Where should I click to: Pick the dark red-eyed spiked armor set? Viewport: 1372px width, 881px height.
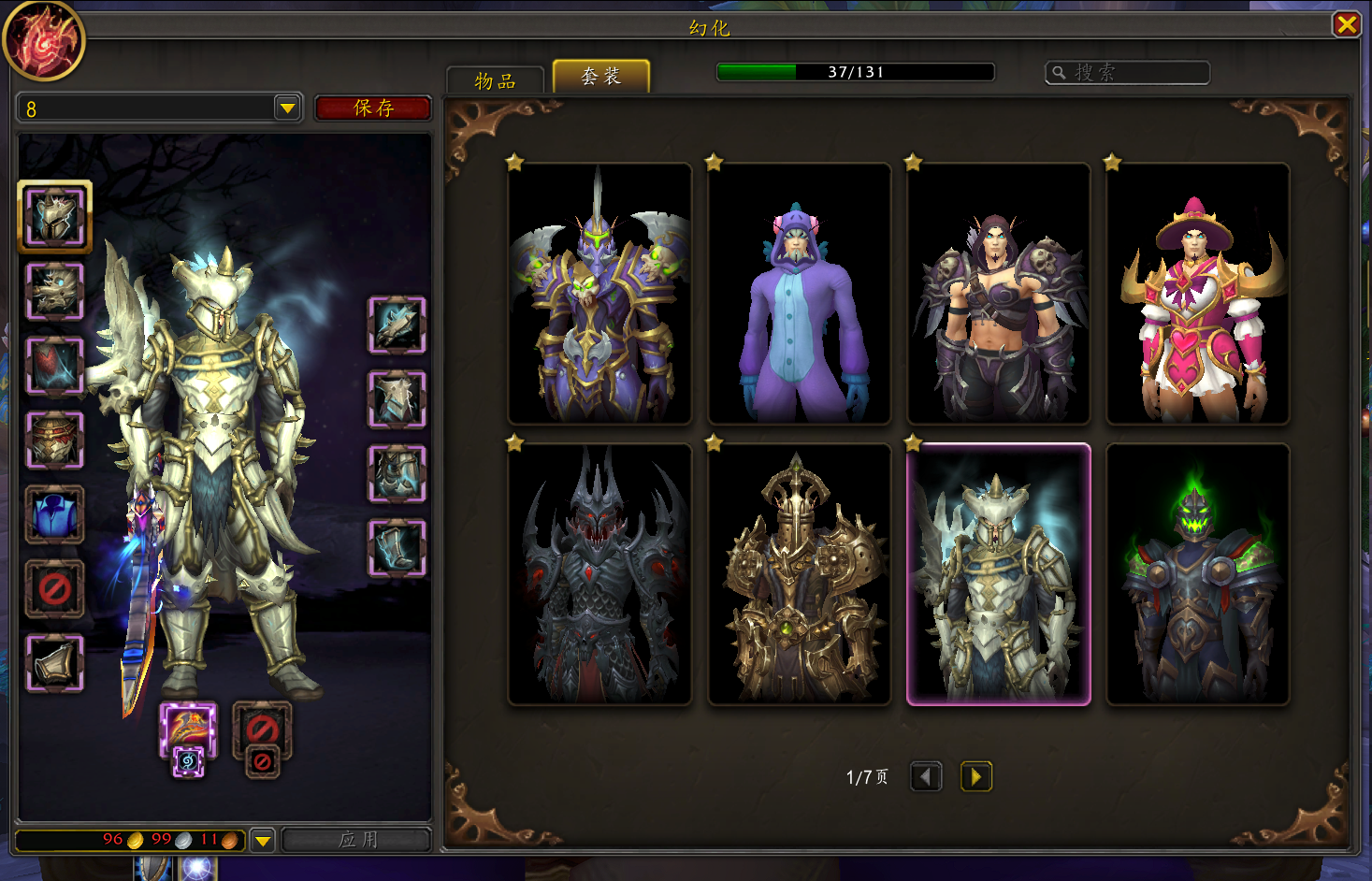tap(599, 574)
